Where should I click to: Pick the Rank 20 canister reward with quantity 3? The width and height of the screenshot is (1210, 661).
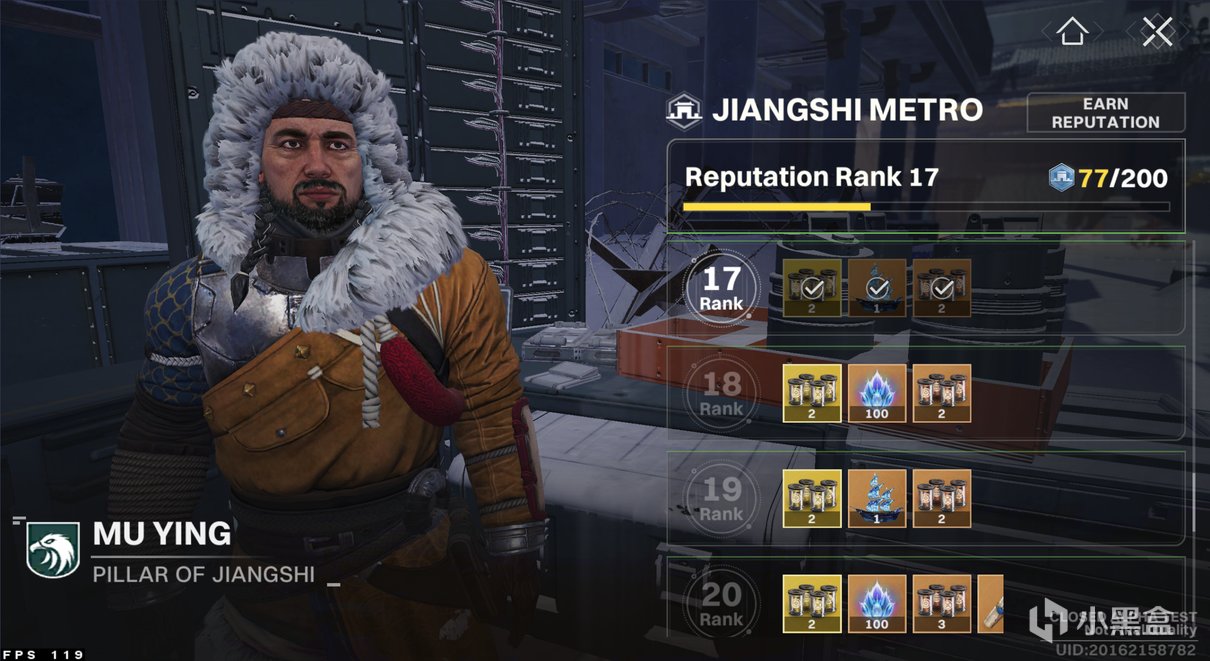pyautogui.click(x=942, y=603)
